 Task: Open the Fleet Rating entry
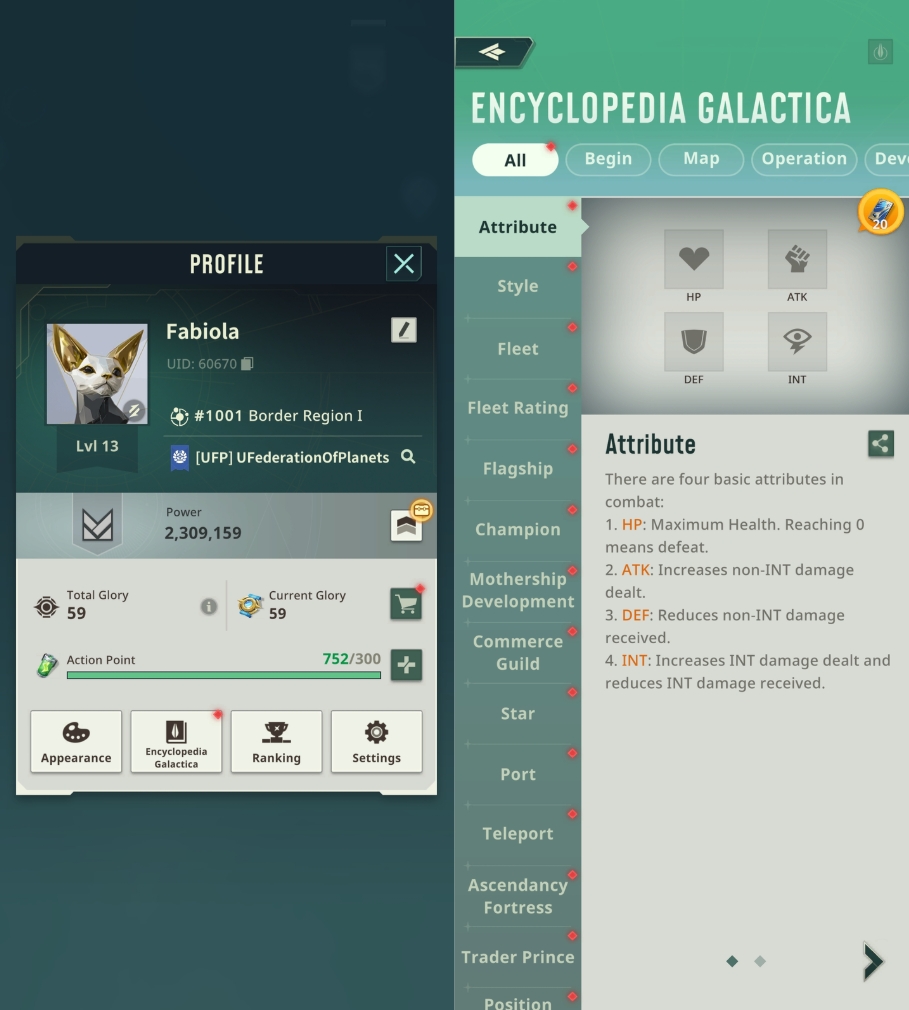point(518,408)
